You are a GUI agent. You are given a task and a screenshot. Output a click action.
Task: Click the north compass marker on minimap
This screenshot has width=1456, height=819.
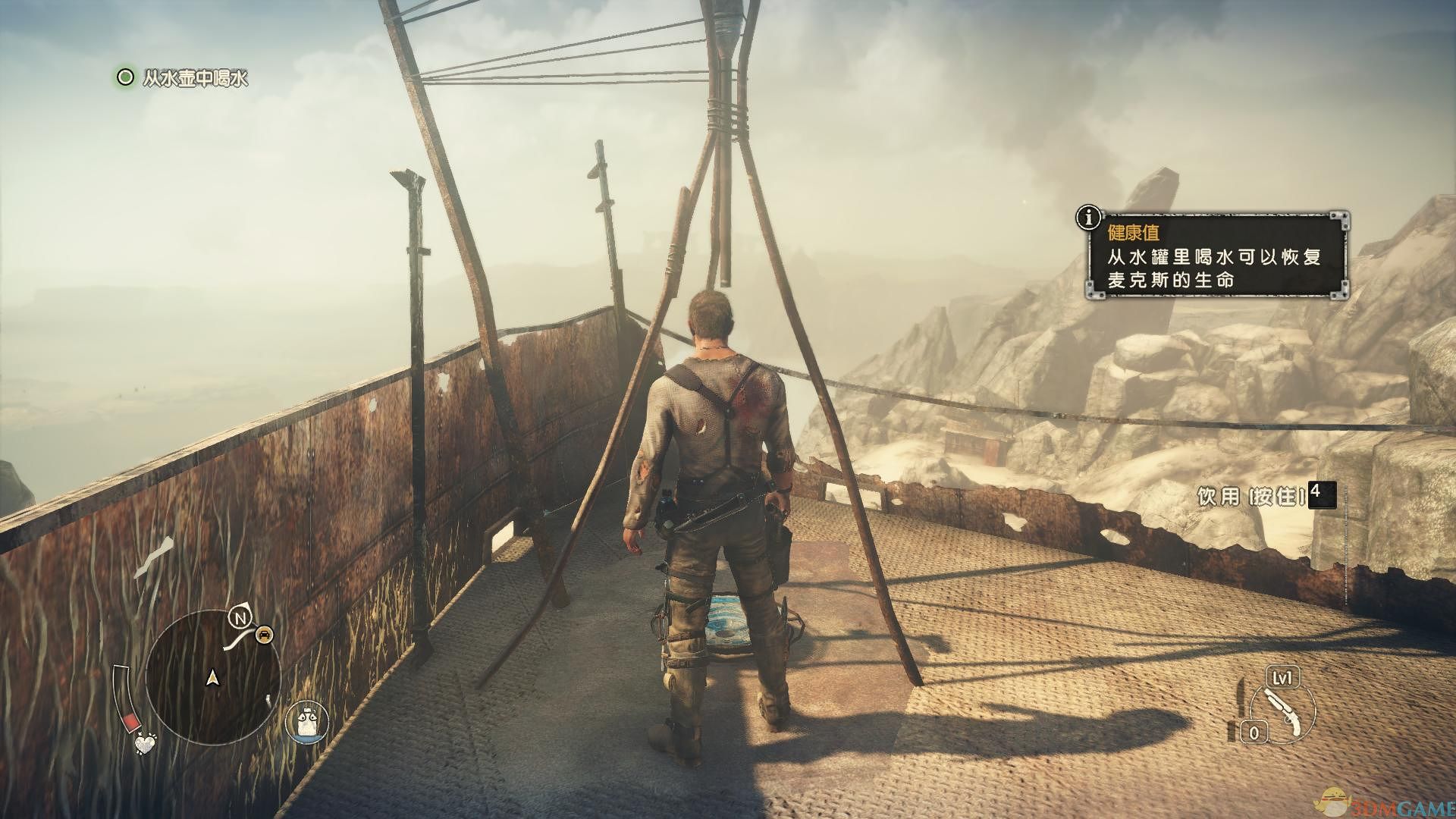tap(240, 619)
